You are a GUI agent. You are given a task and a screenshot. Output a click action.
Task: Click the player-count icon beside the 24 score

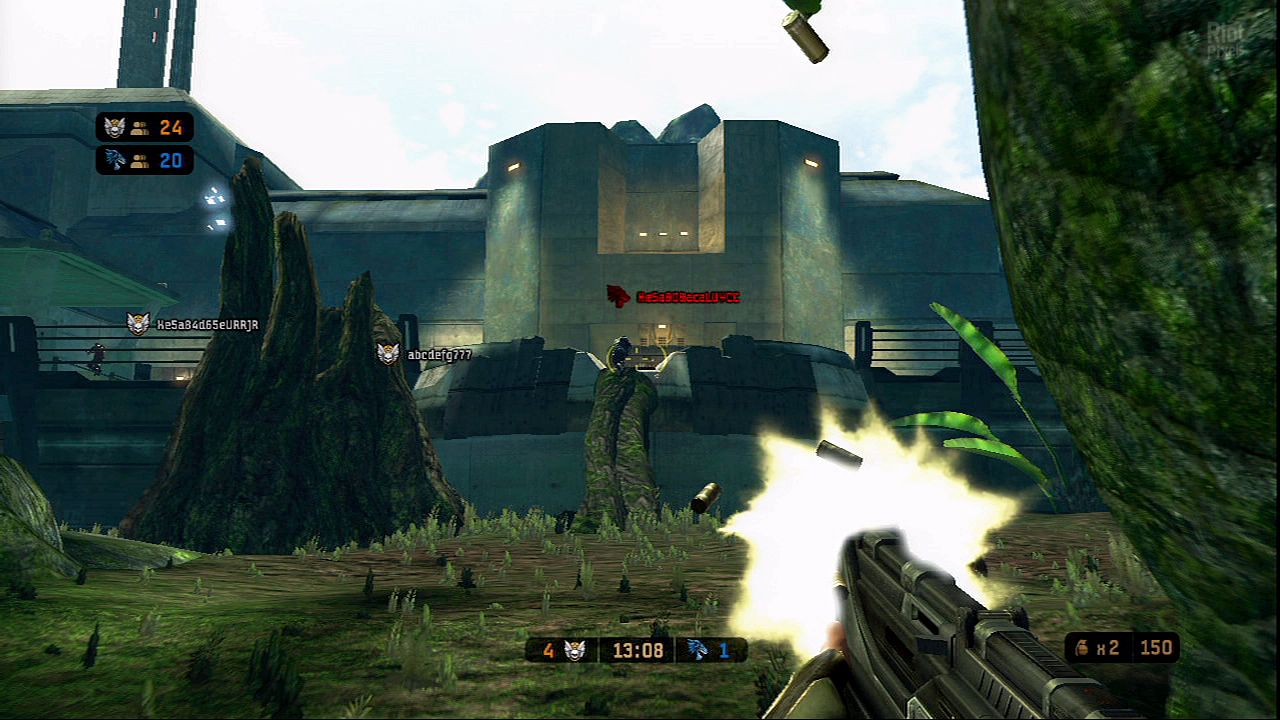[x=141, y=130]
